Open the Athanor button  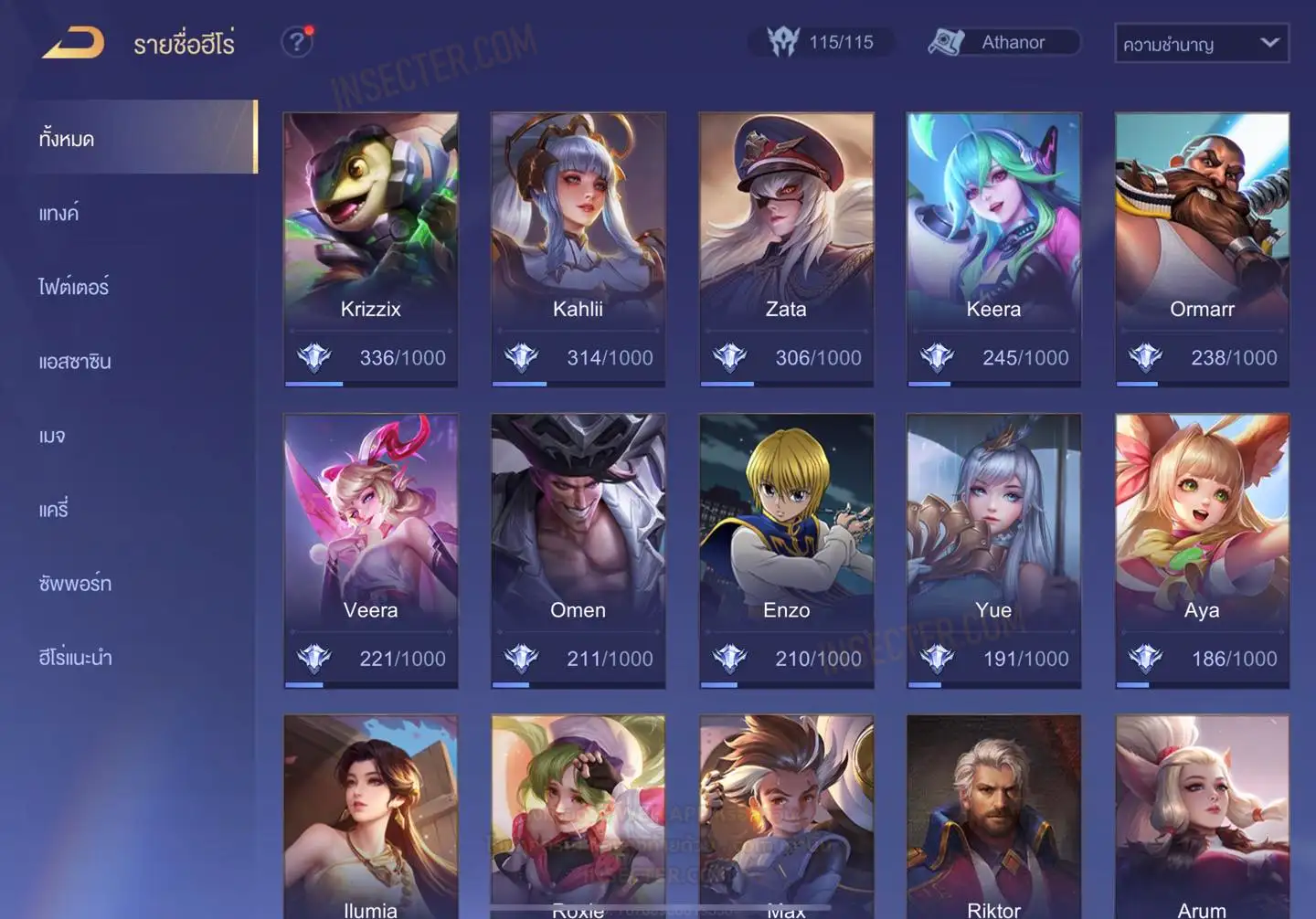[1003, 42]
